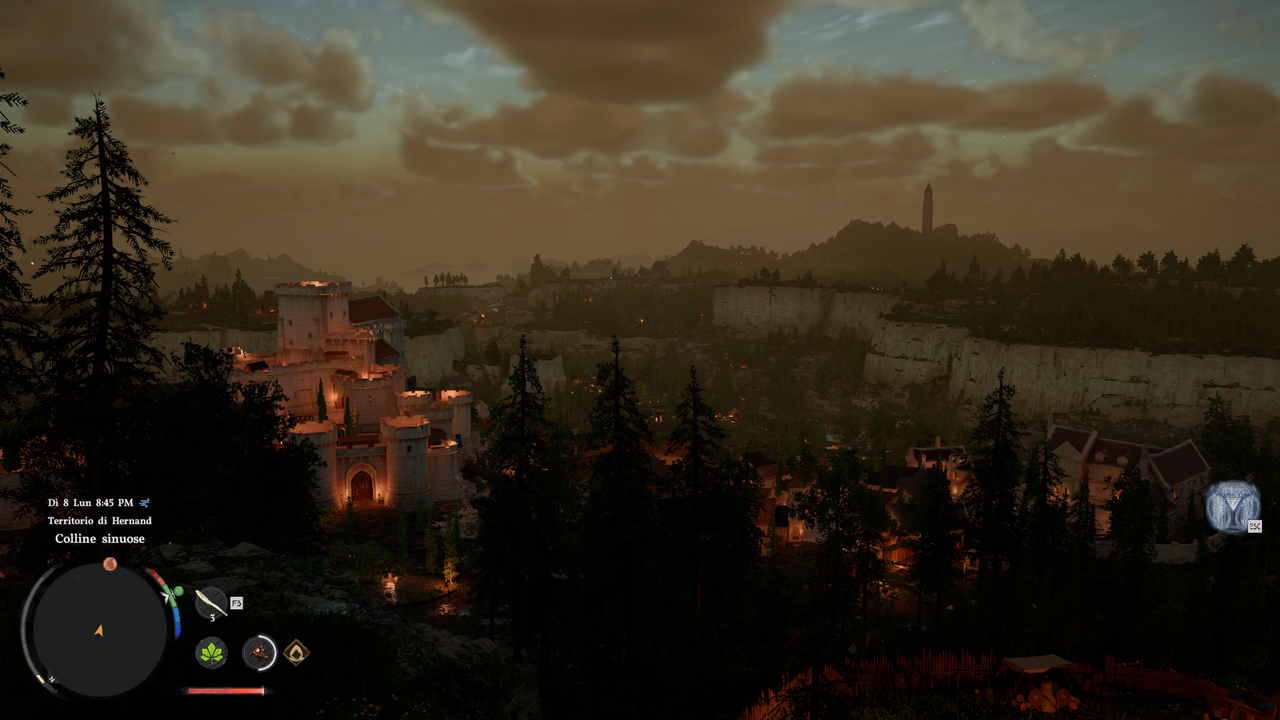Open the blue Abyss menu emblem
1280x720 pixels.
click(x=1232, y=506)
